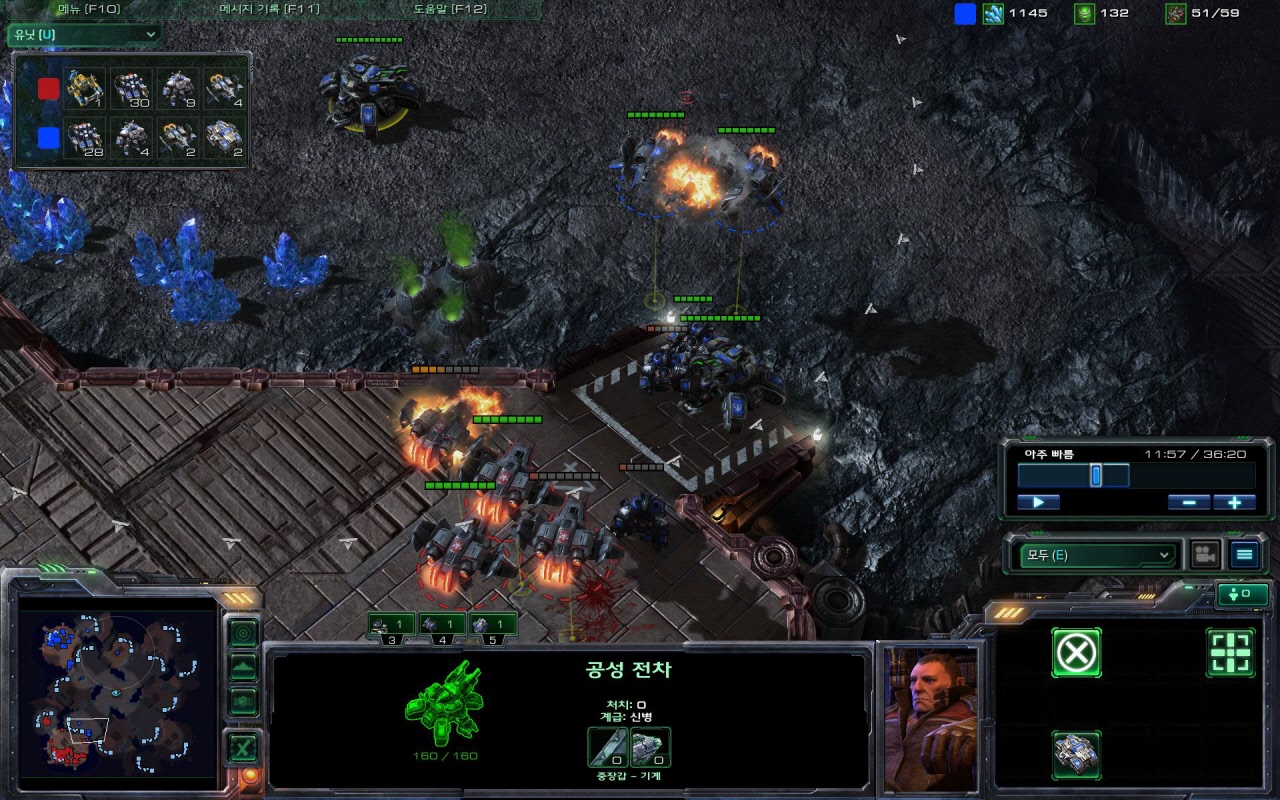Expand the 유닛 (U) stats dropdown
Screen dimensions: 1280x800
tap(84, 35)
